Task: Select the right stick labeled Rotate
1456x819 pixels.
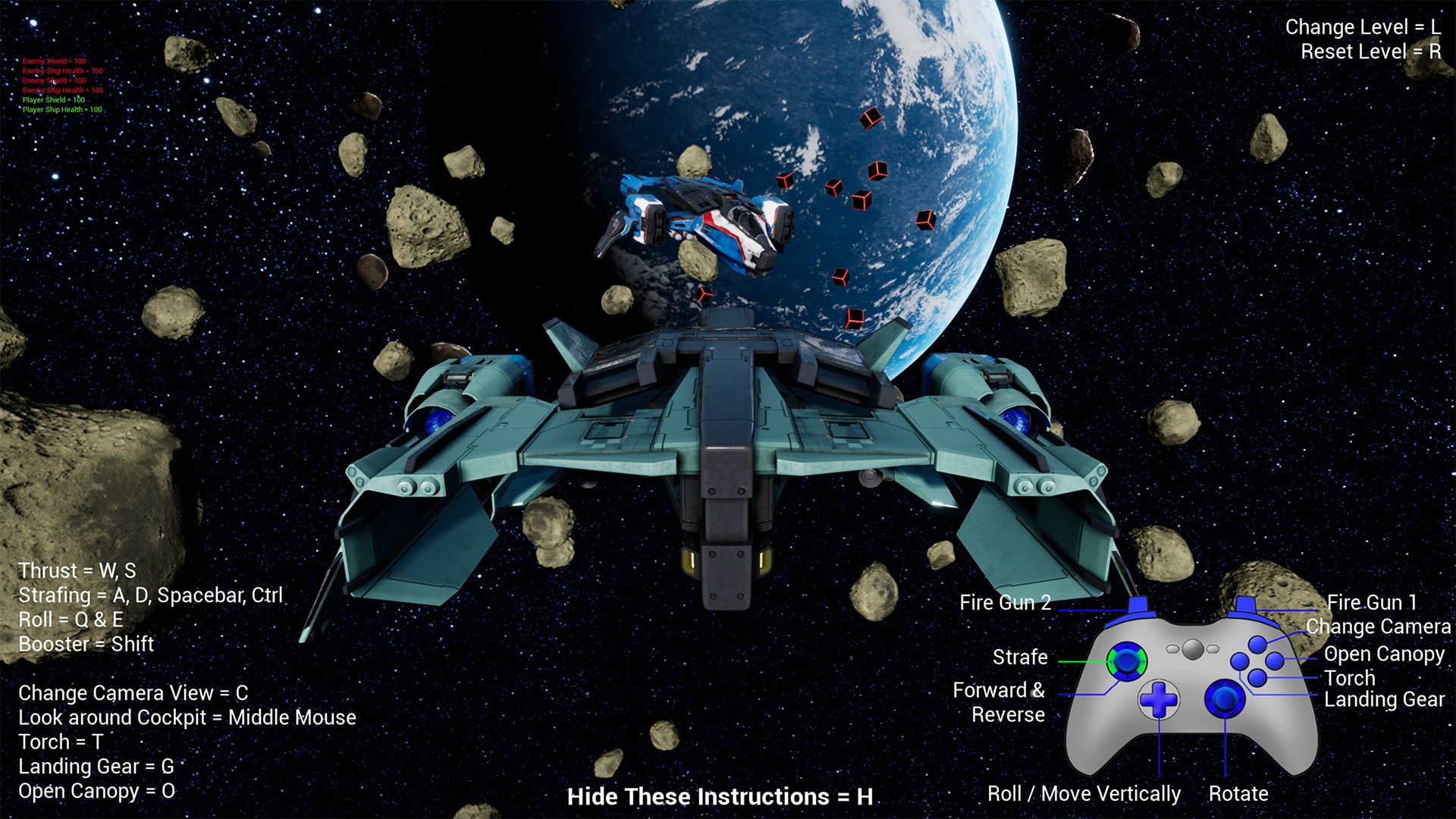Action: (1225, 699)
